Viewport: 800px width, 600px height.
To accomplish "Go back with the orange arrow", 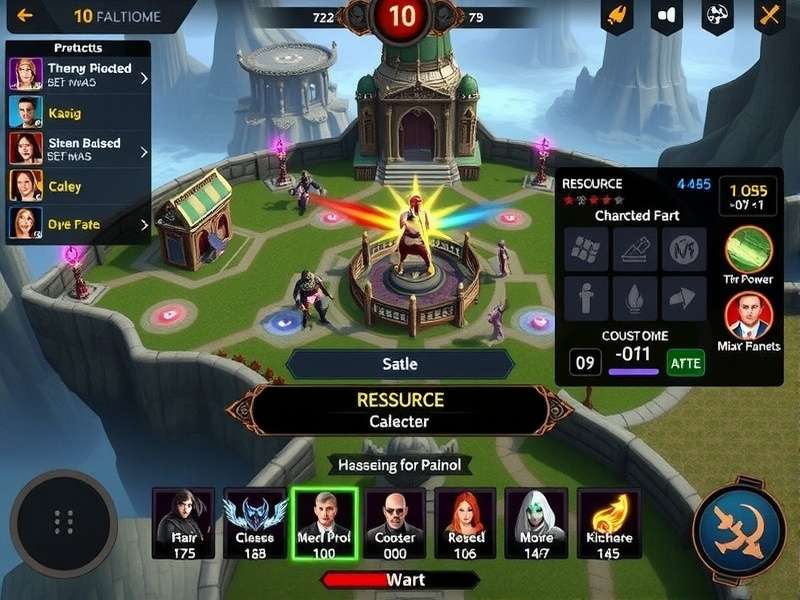I will pyautogui.click(x=26, y=16).
